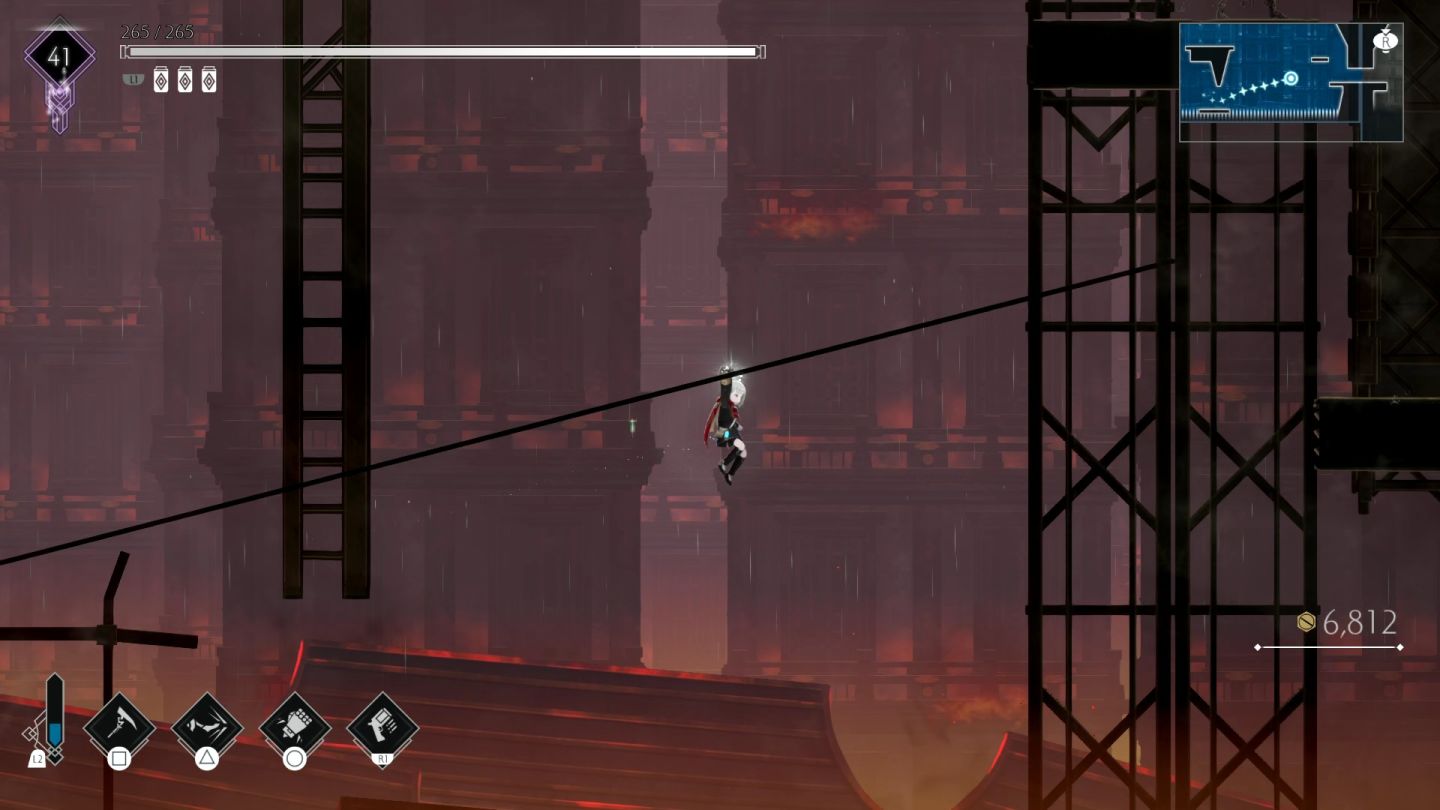Open the minimap
1440x810 pixels.
pyautogui.click(x=1290, y=82)
